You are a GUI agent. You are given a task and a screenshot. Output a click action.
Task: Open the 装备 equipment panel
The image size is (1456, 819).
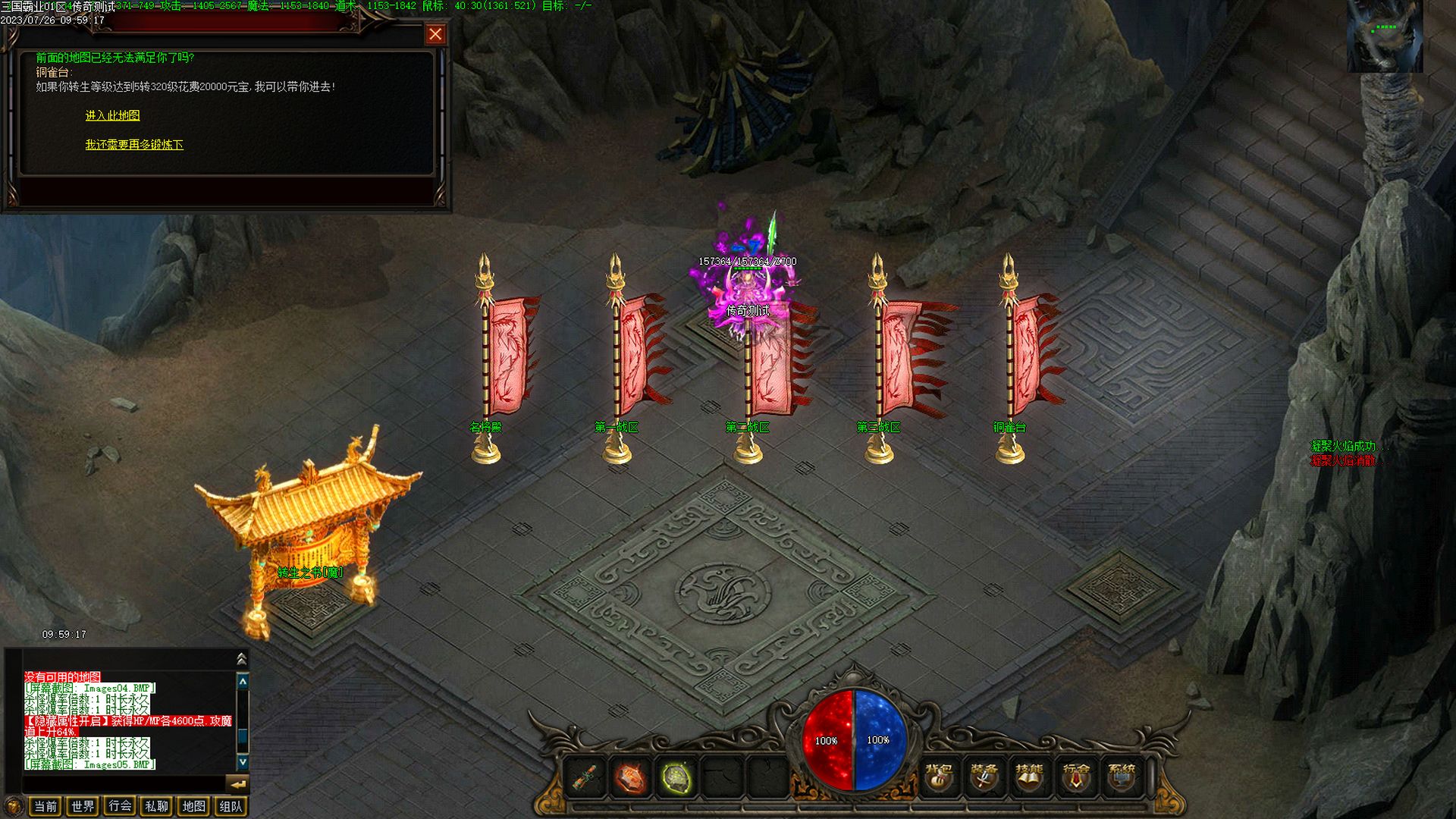[984, 777]
